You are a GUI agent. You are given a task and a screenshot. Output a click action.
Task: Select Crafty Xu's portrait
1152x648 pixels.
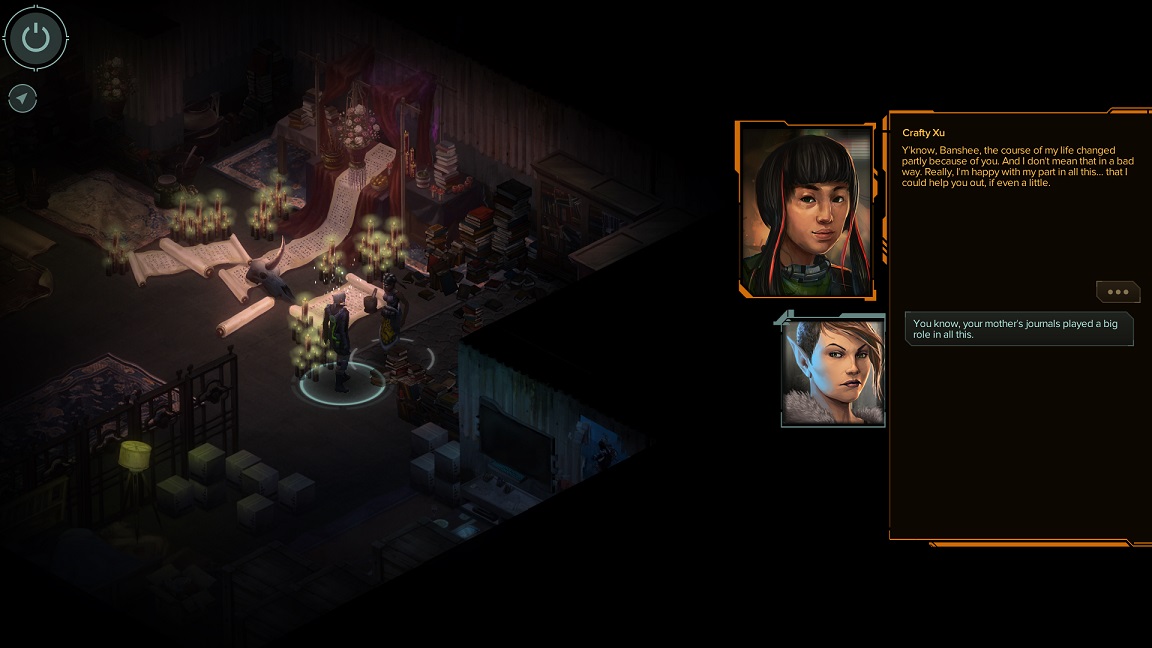point(805,210)
